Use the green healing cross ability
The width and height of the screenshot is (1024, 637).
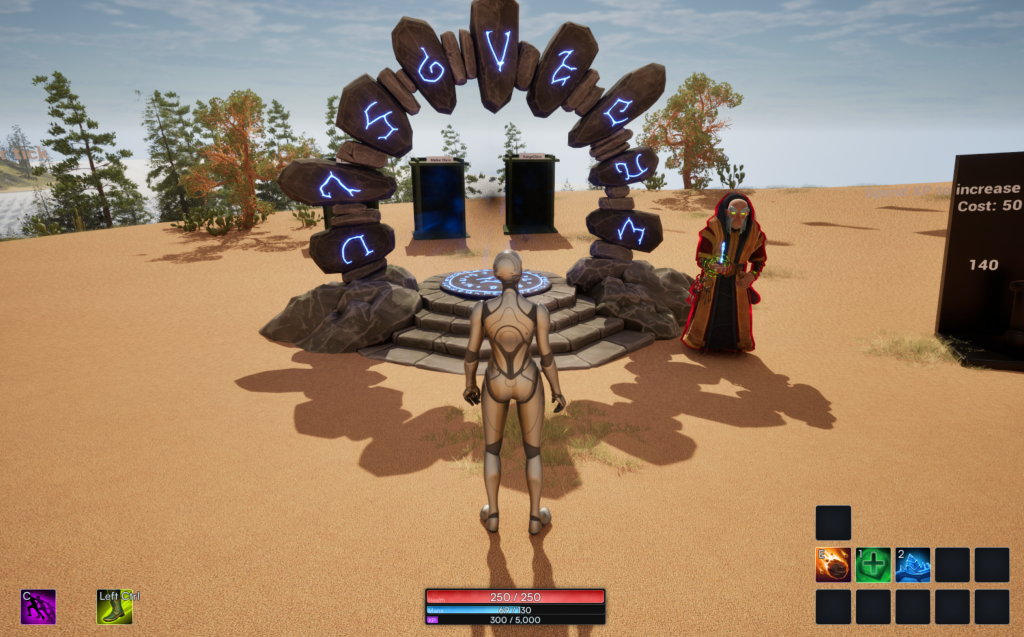[873, 565]
